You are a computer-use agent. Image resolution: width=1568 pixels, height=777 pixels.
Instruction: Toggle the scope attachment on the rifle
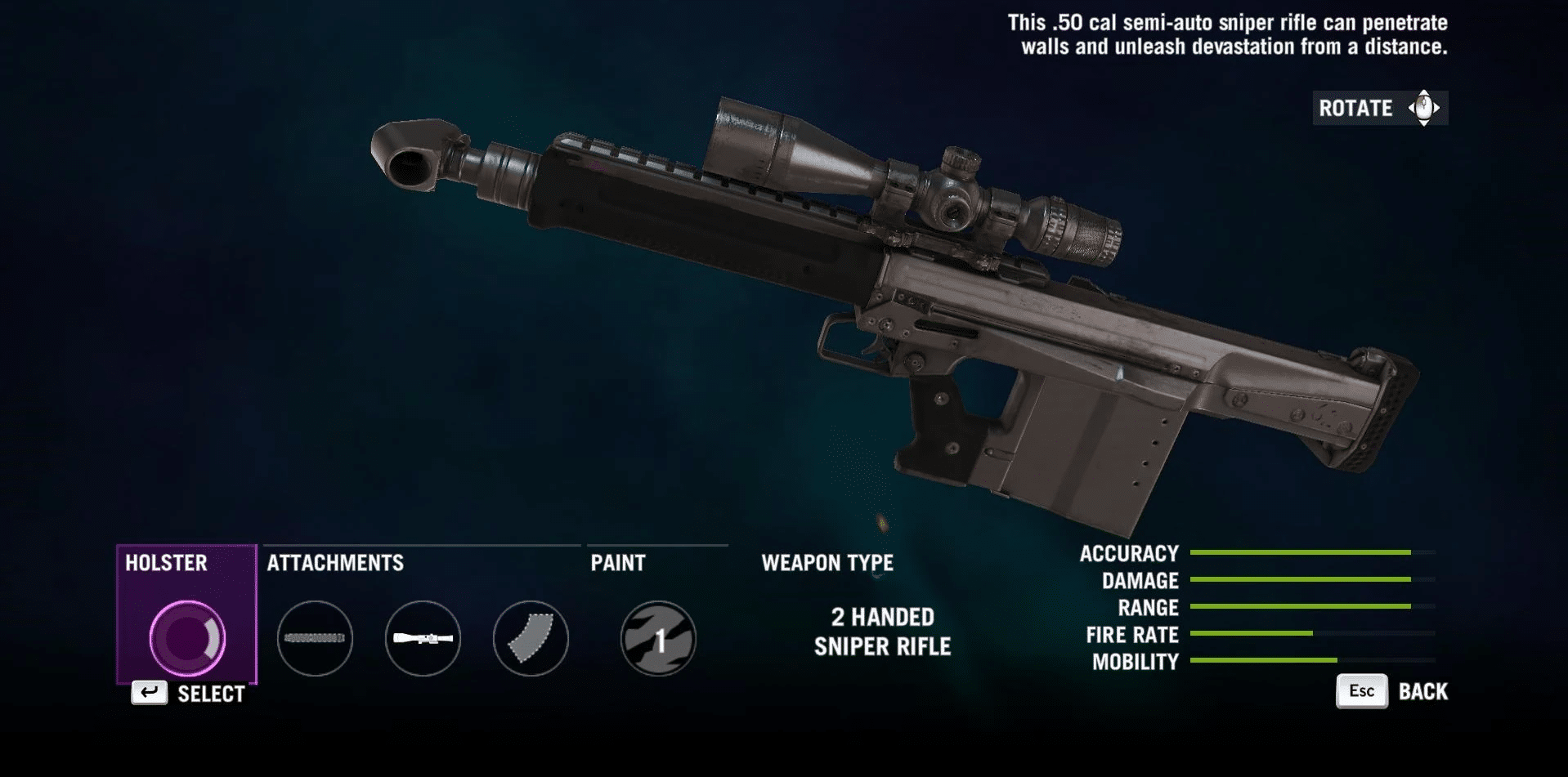422,640
